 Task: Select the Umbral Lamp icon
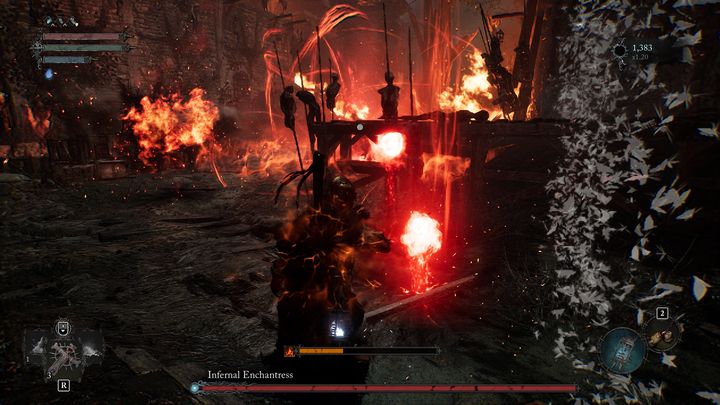coord(621,349)
